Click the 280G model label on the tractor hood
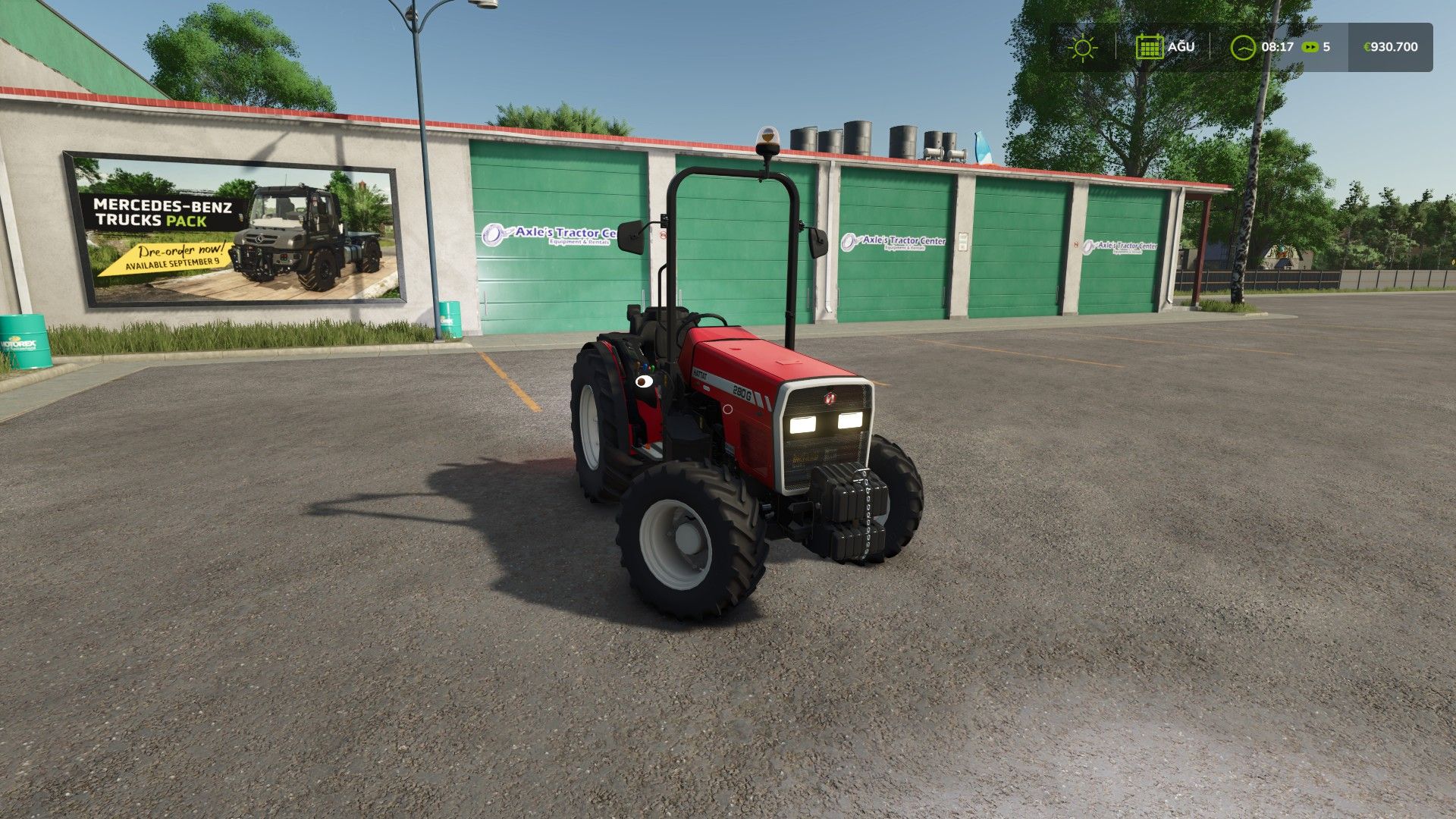This screenshot has width=1456, height=819. (742, 394)
